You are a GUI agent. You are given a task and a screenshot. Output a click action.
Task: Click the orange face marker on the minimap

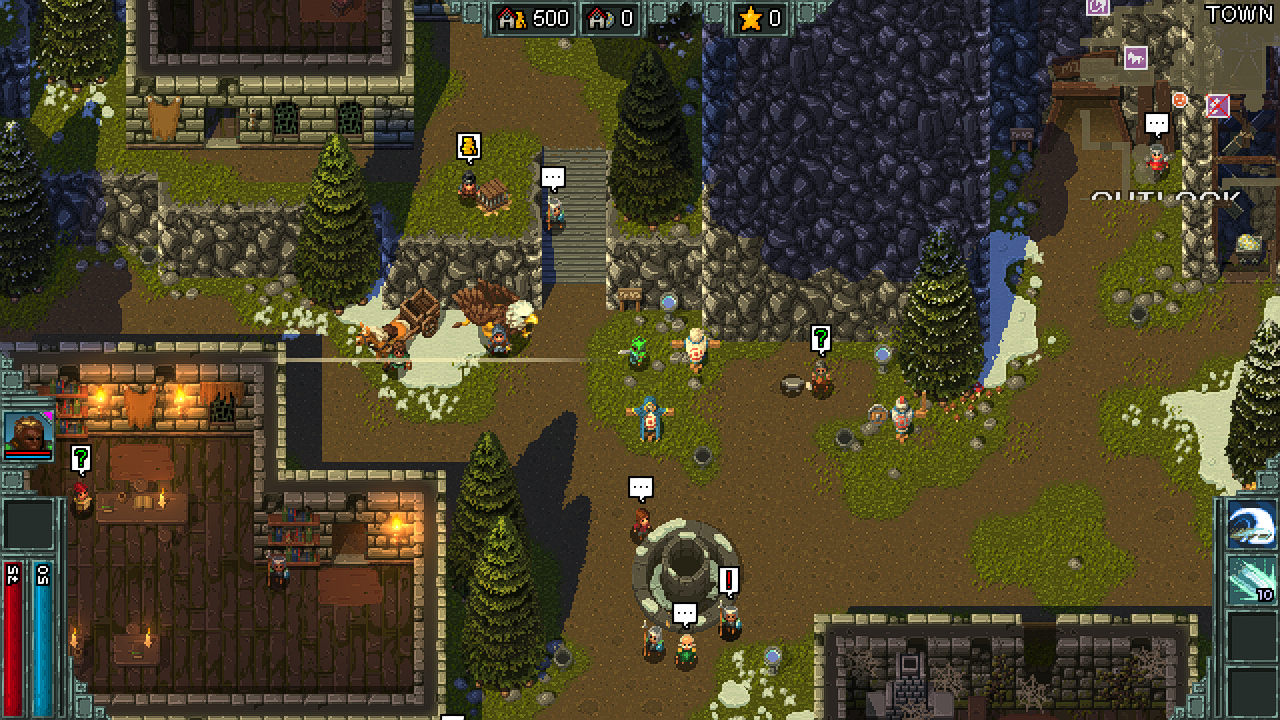point(1180,100)
